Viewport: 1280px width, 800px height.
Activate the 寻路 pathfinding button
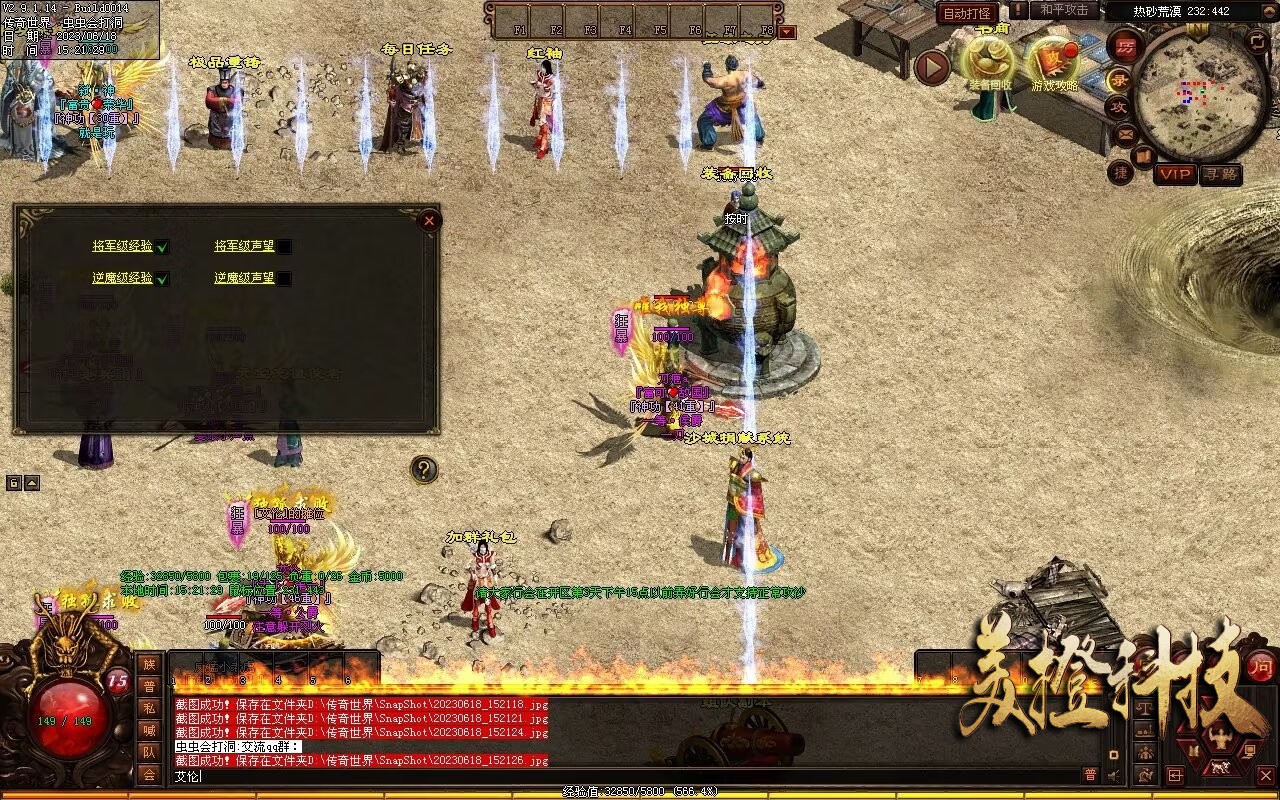pyautogui.click(x=1220, y=174)
